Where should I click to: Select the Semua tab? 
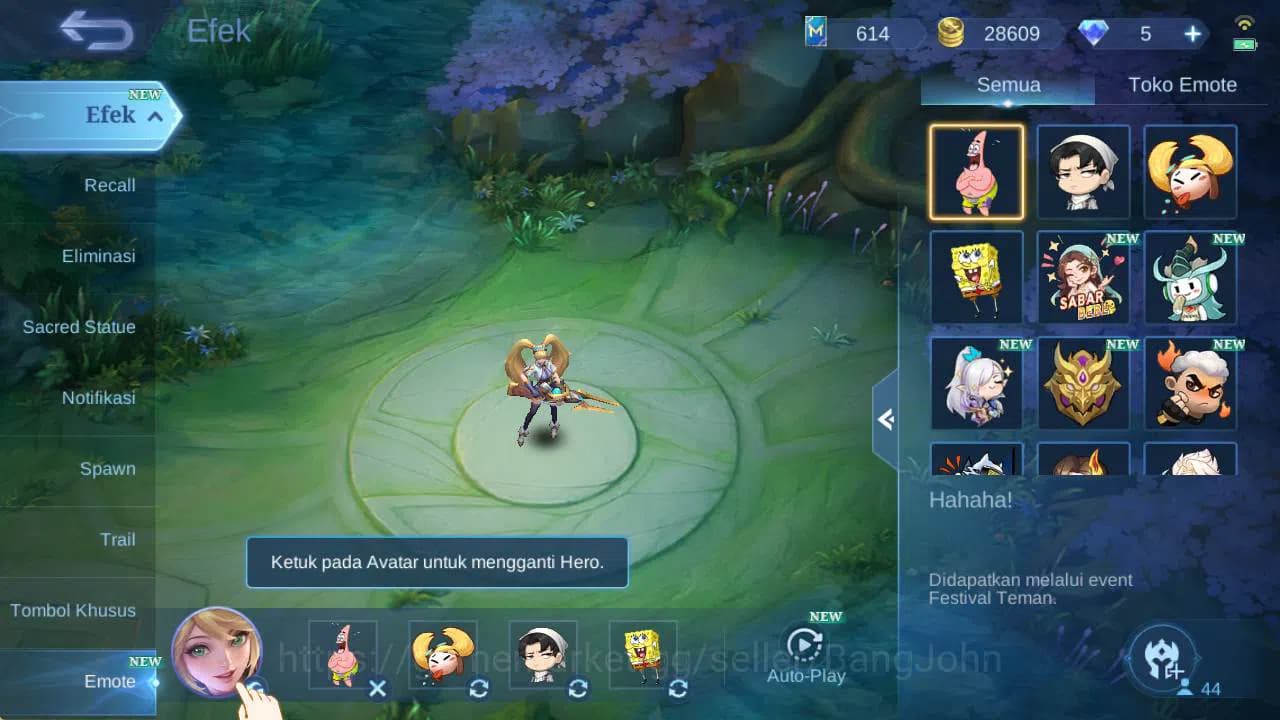pos(1007,85)
